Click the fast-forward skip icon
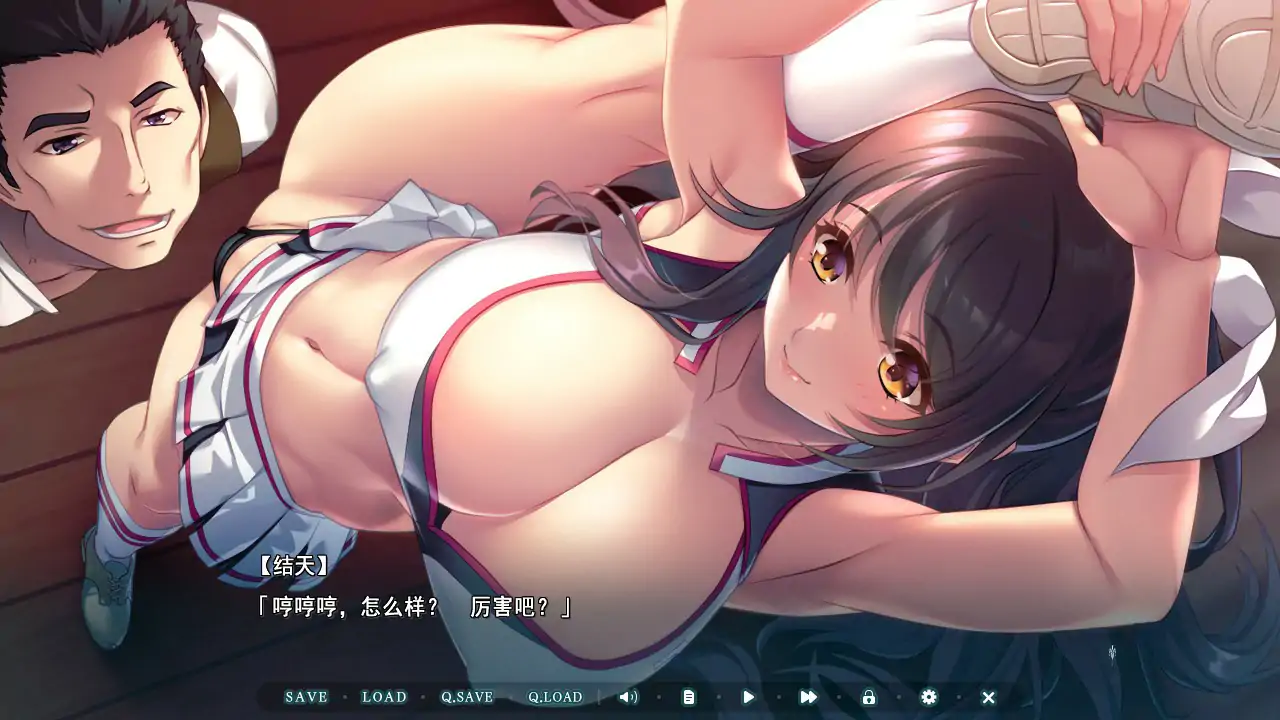Screen dimensions: 1280x720 click(x=808, y=697)
